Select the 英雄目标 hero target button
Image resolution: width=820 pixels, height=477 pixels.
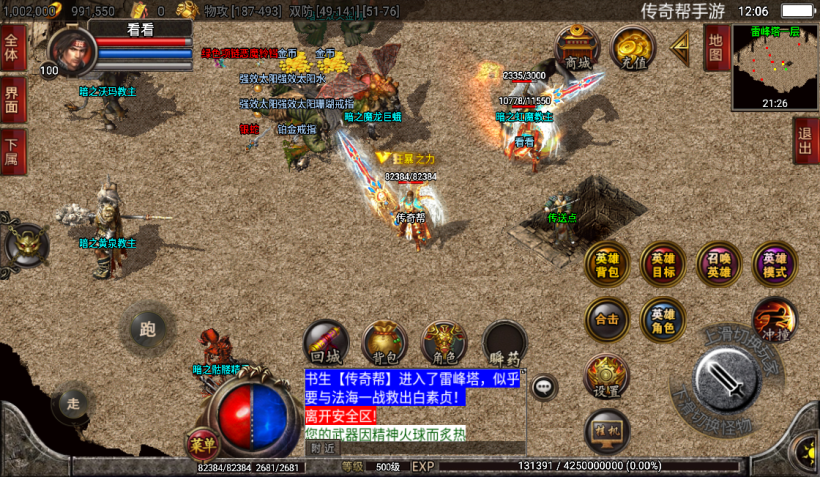coord(663,265)
